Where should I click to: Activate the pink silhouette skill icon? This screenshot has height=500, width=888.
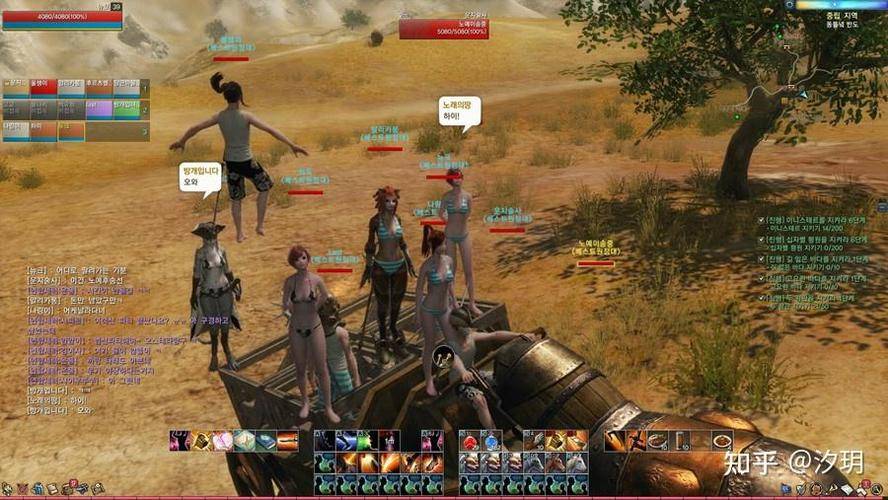(x=181, y=441)
